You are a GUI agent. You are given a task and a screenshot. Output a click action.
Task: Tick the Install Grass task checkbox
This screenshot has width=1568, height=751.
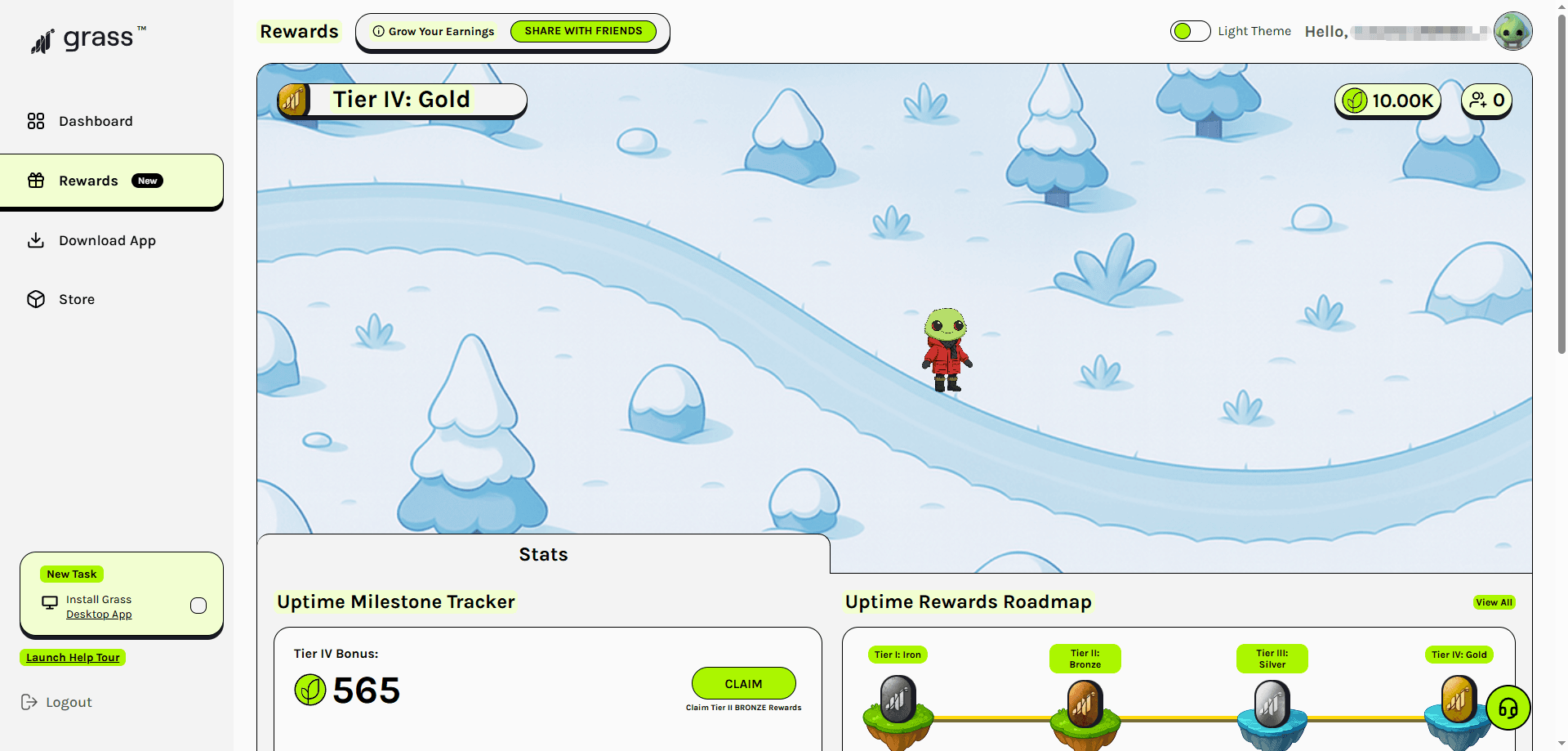coord(198,606)
